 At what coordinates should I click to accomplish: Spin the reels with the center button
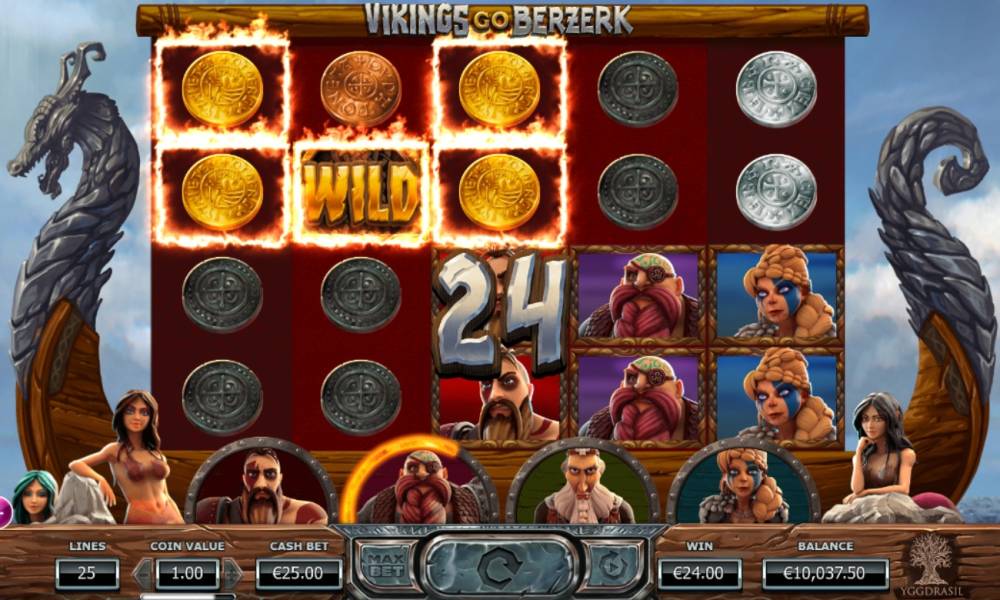(494, 567)
